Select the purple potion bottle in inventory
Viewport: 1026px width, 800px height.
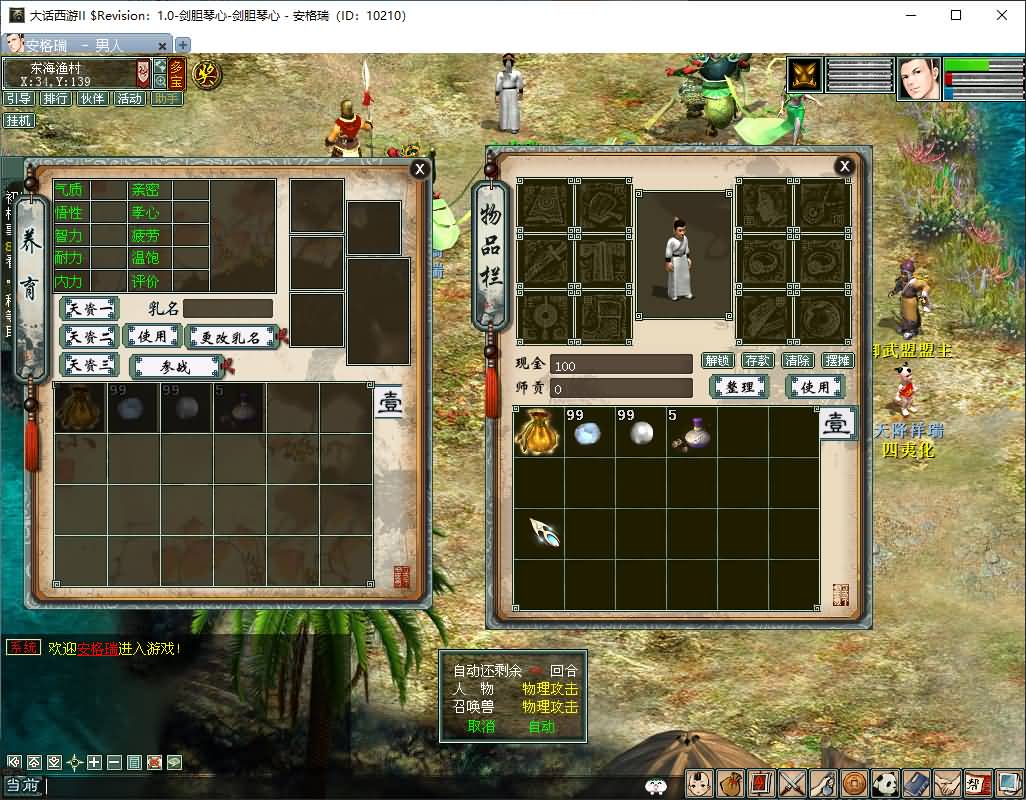tap(691, 431)
